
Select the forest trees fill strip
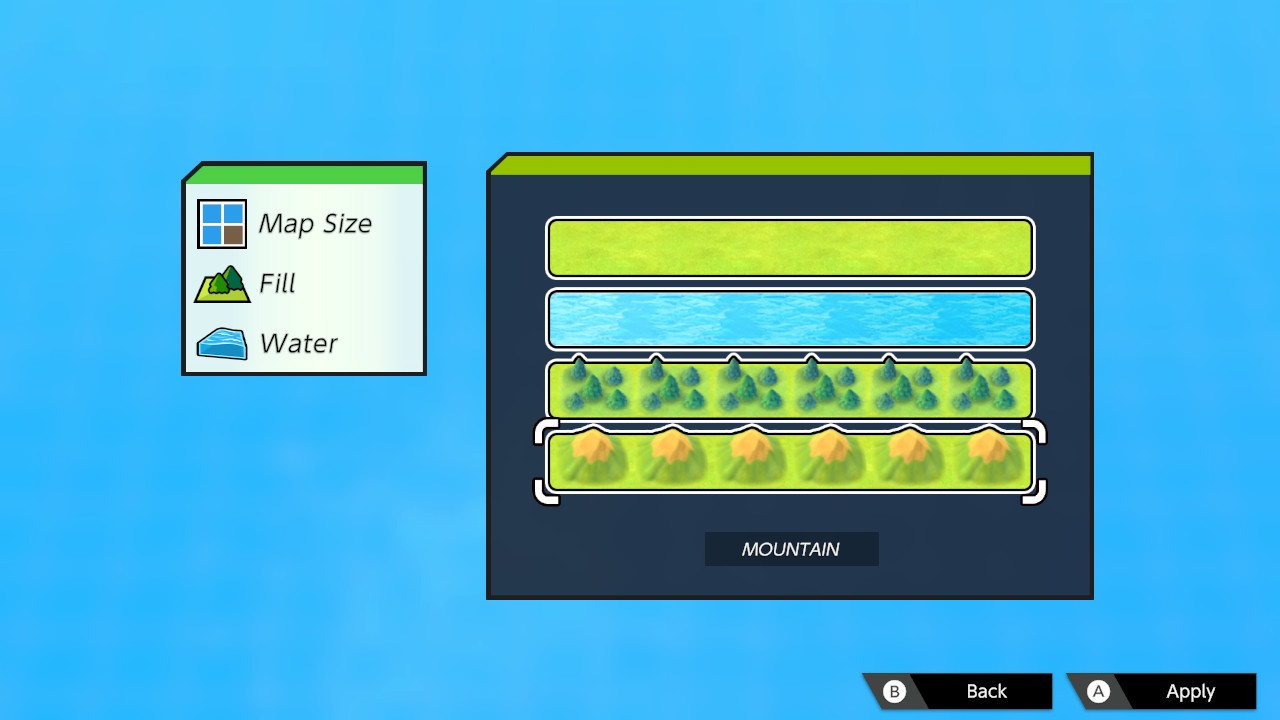(x=790, y=389)
